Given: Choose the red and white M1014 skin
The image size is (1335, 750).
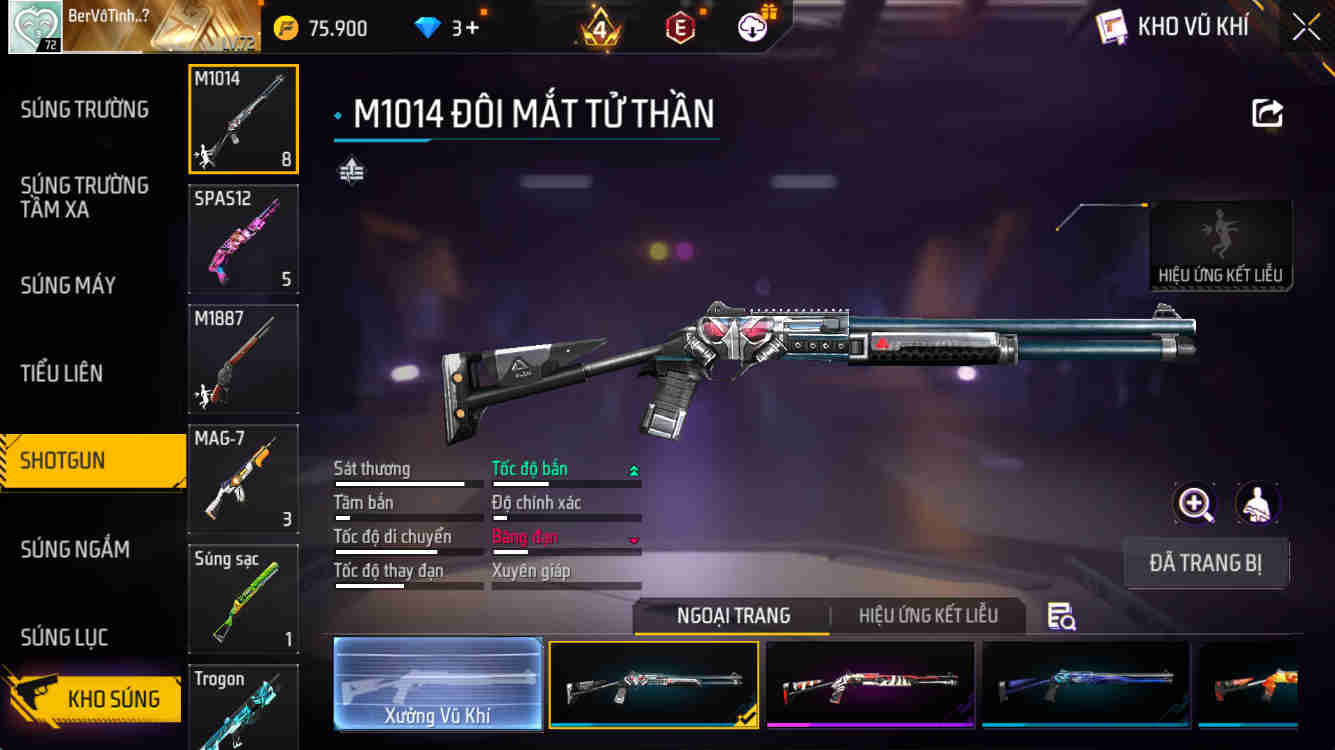Looking at the screenshot, I should pyautogui.click(x=870, y=684).
